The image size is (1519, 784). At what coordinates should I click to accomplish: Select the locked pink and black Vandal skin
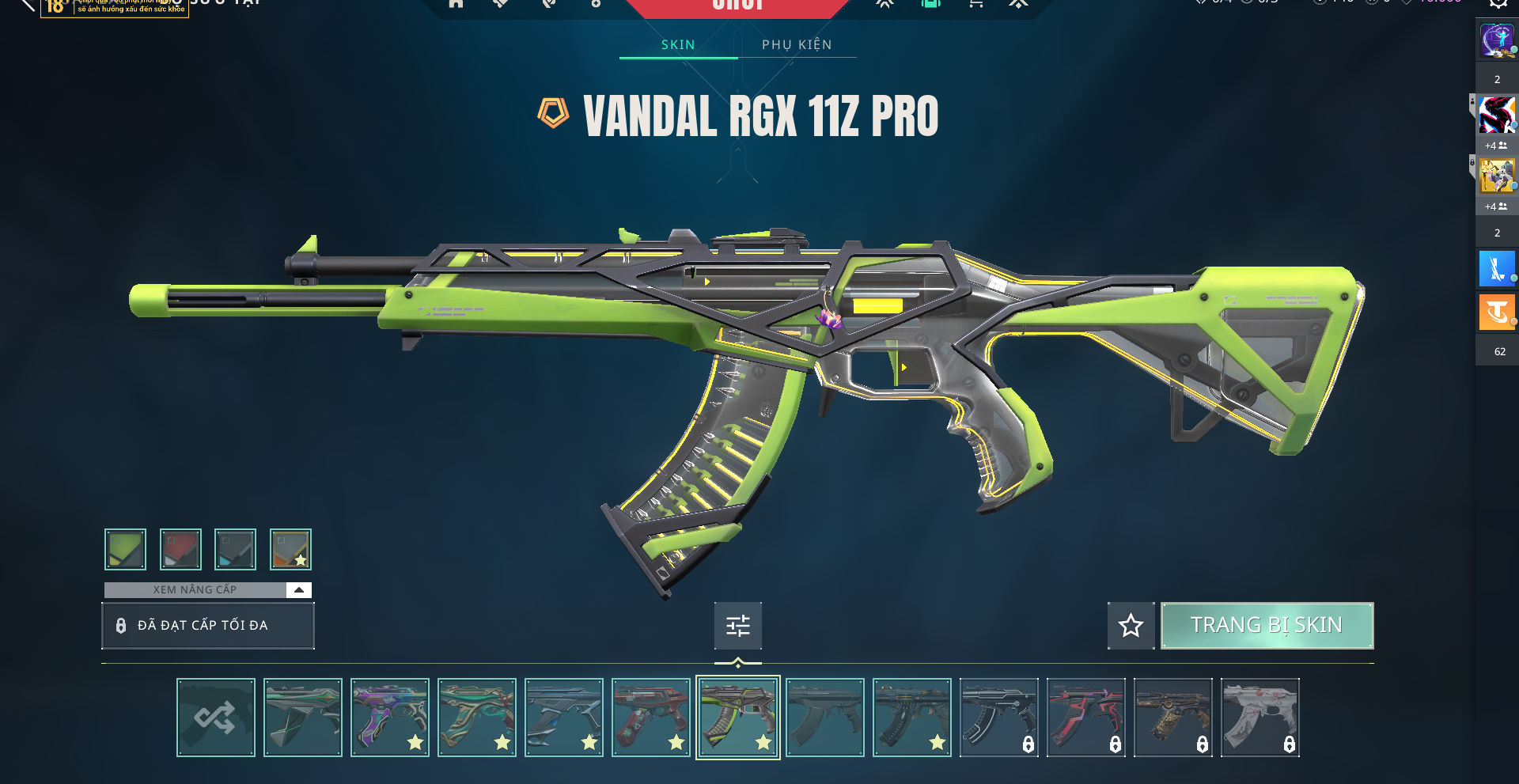(x=1086, y=718)
